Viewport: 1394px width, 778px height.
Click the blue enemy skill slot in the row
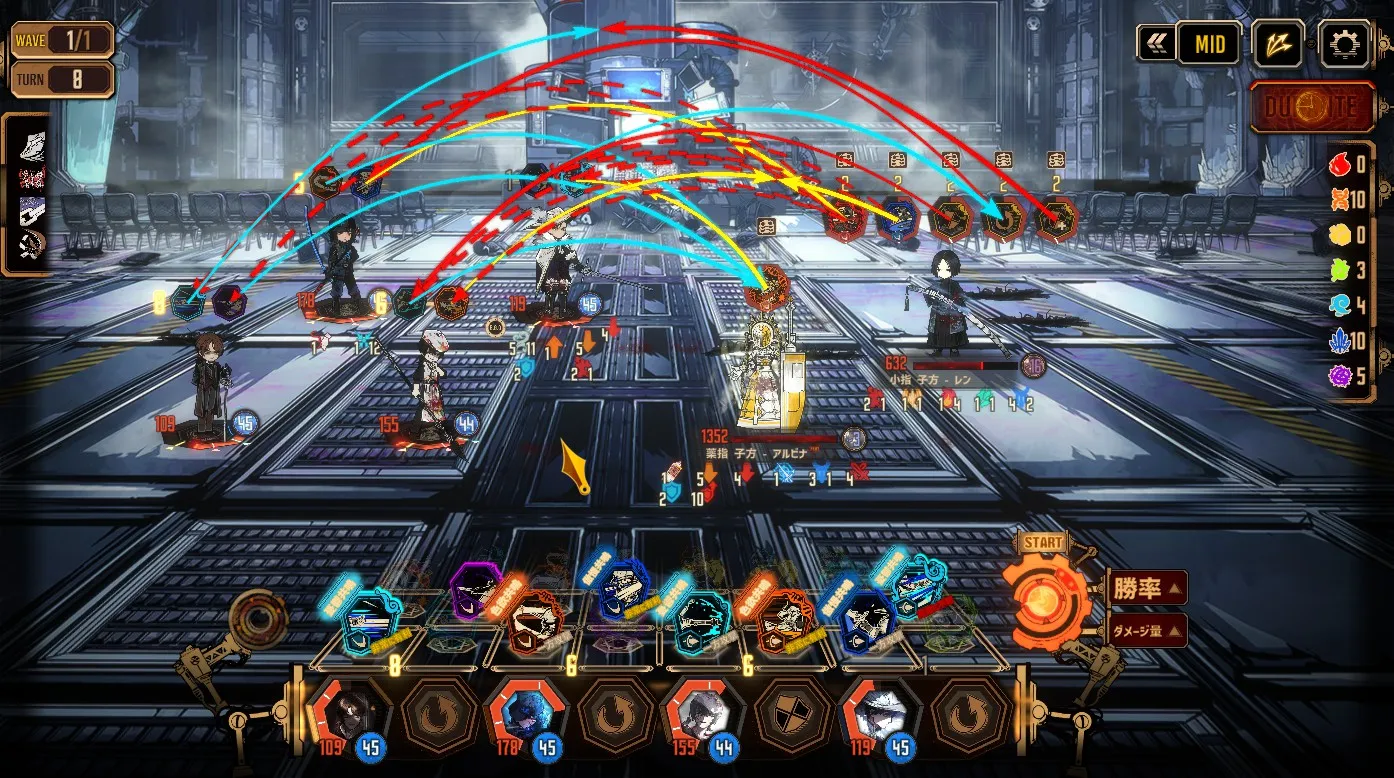coord(897,219)
